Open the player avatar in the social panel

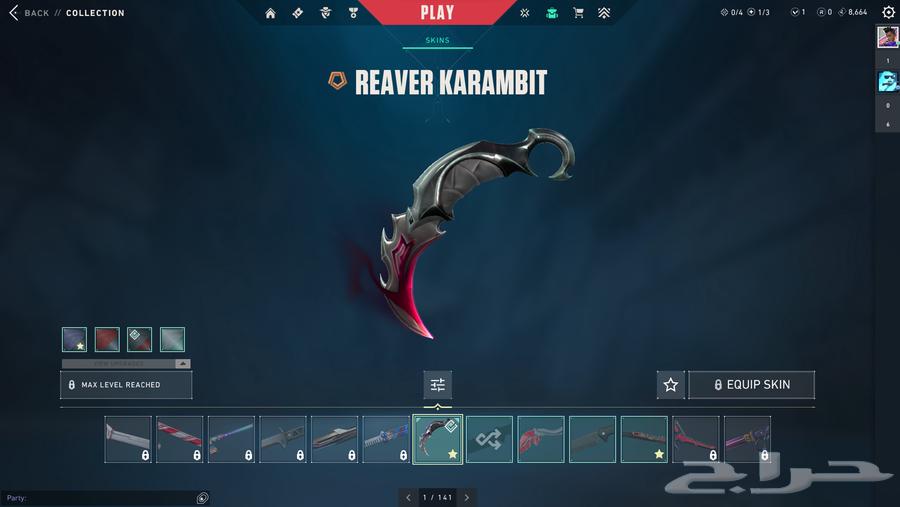pyautogui.click(x=887, y=37)
